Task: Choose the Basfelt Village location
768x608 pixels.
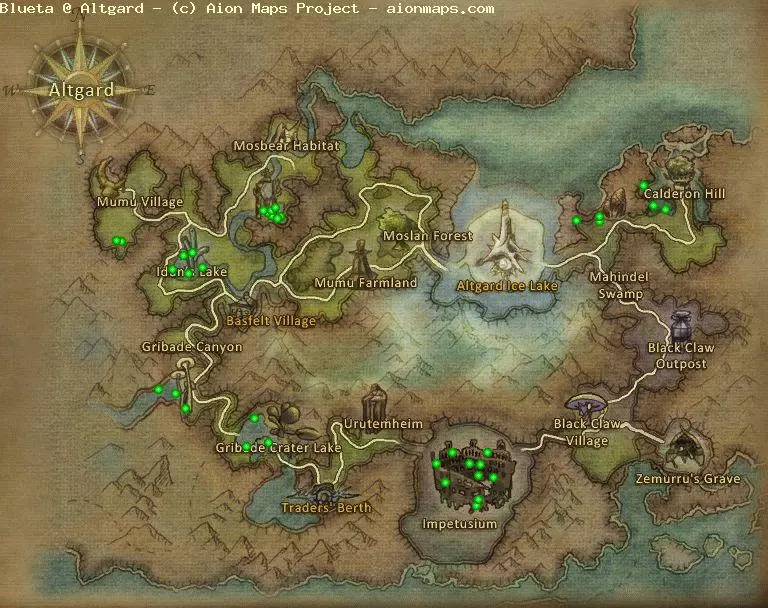Action: [270, 321]
